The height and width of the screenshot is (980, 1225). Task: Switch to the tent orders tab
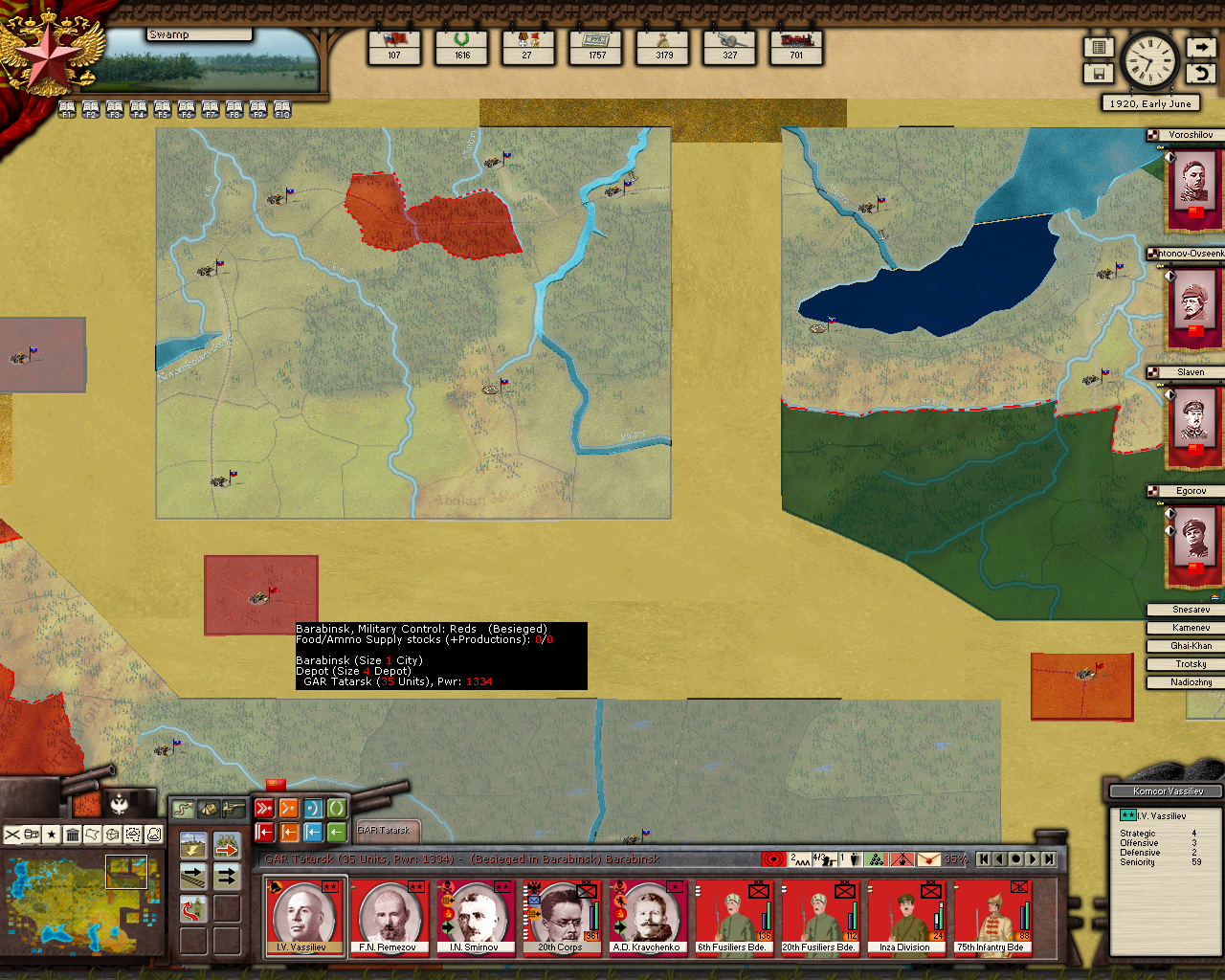click(x=208, y=810)
